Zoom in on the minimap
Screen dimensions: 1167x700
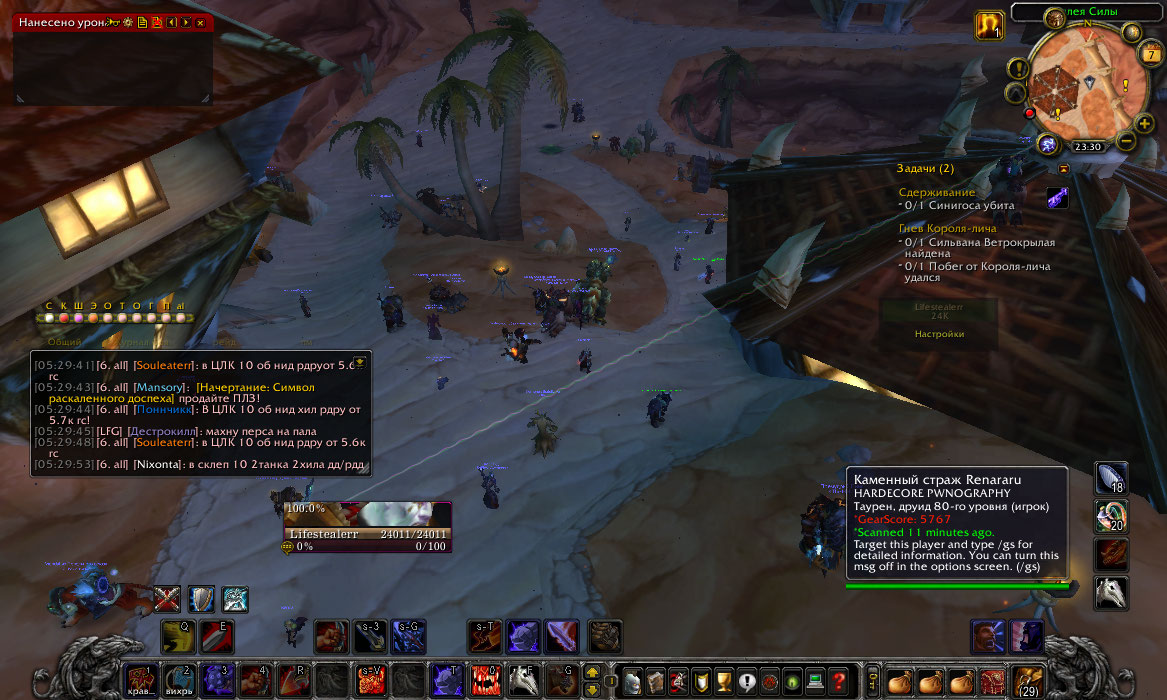coord(1145,123)
